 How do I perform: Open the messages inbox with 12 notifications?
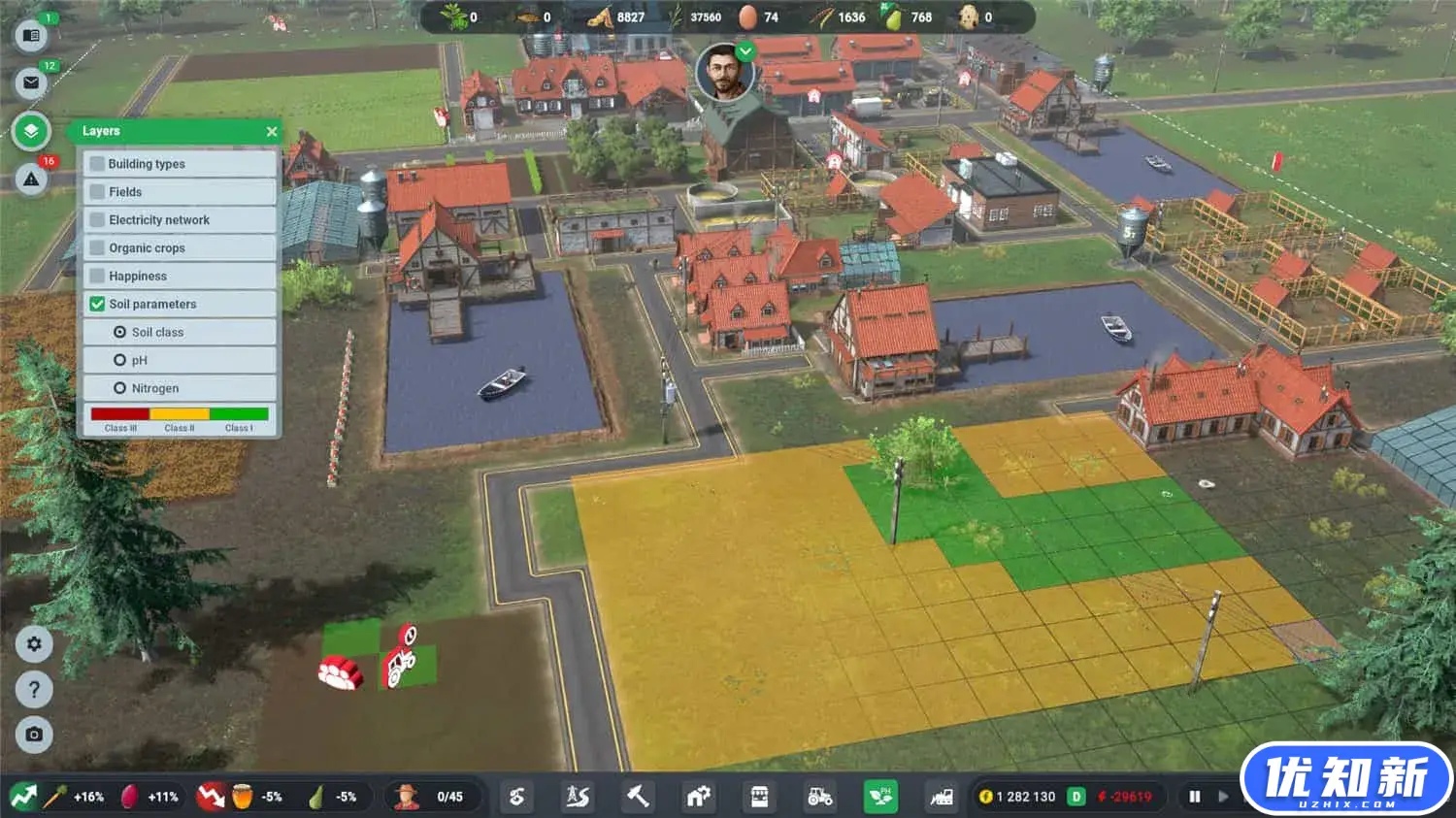[x=32, y=82]
